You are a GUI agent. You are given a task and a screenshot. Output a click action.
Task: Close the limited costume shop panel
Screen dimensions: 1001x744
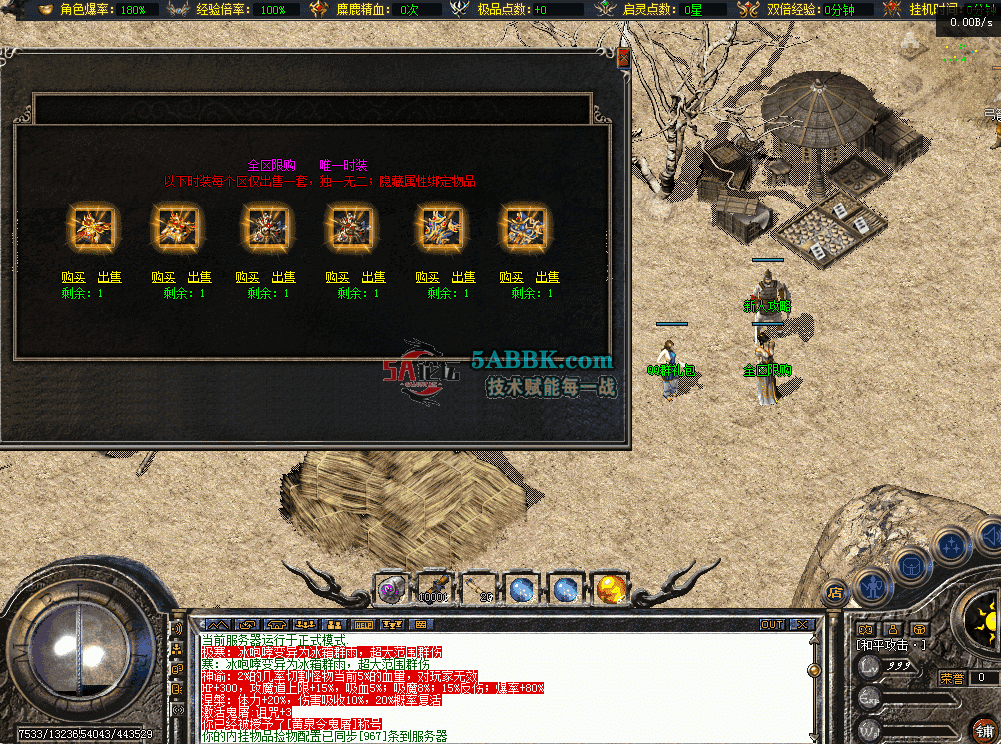(624, 57)
